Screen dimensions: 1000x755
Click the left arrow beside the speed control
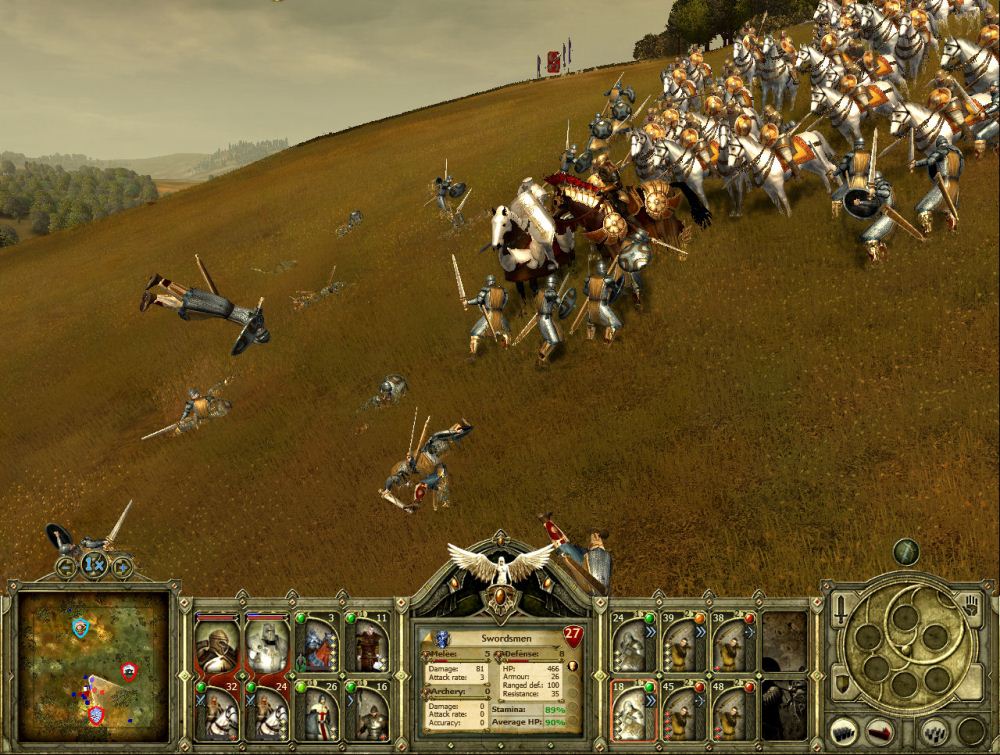click(66, 567)
